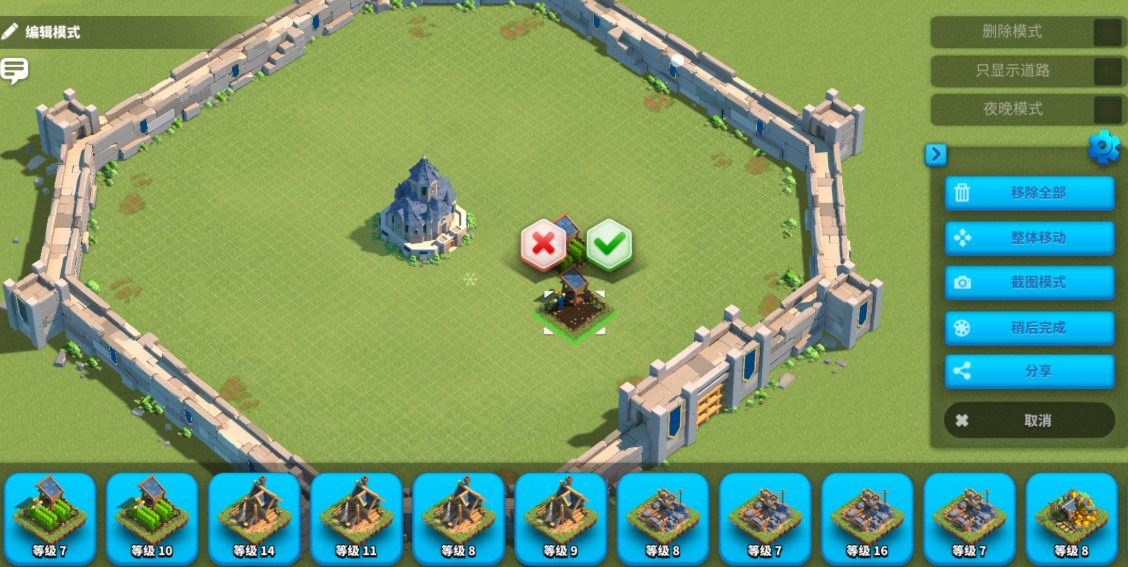1128x567 pixels.
Task: Click the 移除全部 button
Action: pos(1029,193)
